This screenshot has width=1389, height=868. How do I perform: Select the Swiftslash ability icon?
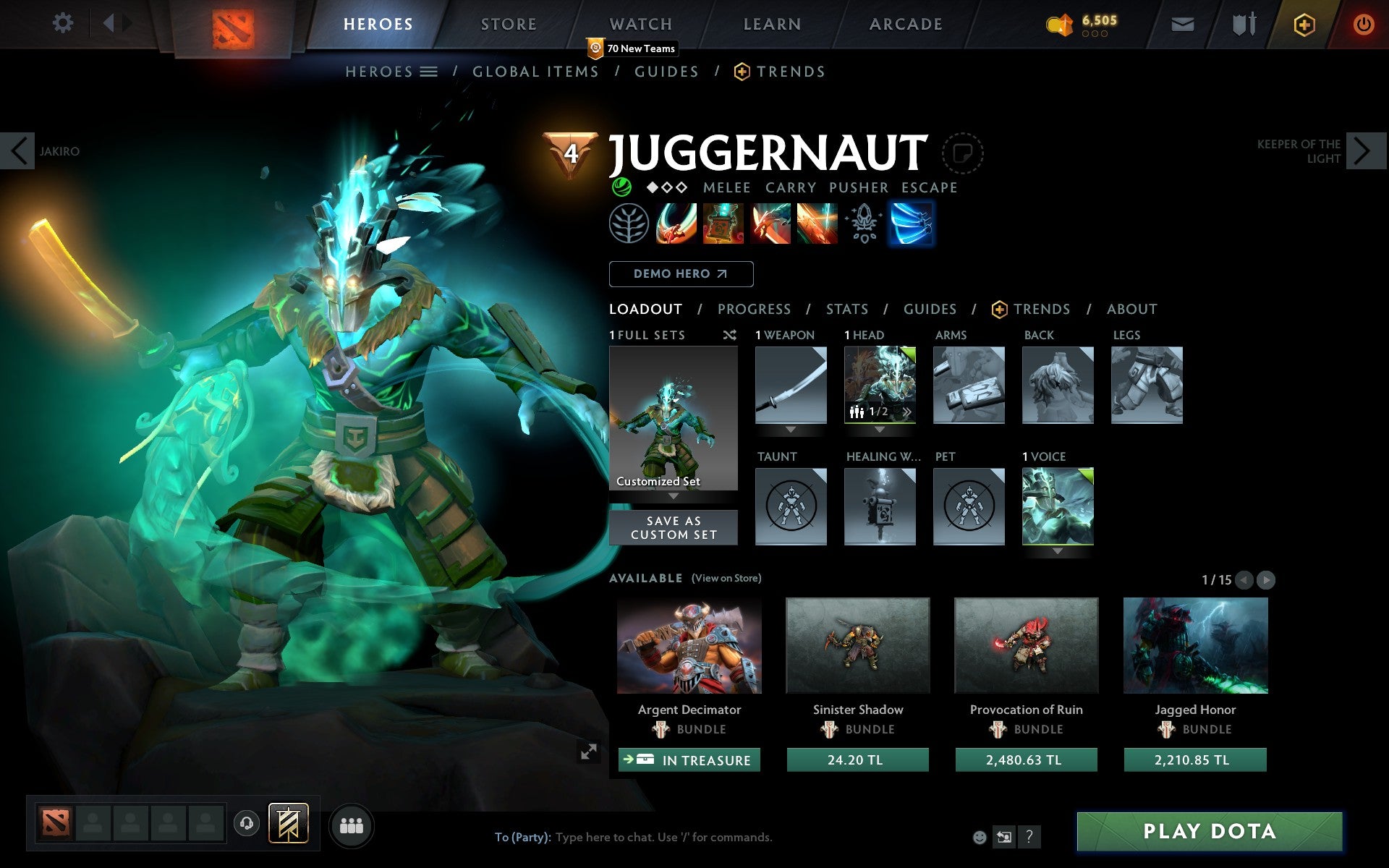coord(912,224)
